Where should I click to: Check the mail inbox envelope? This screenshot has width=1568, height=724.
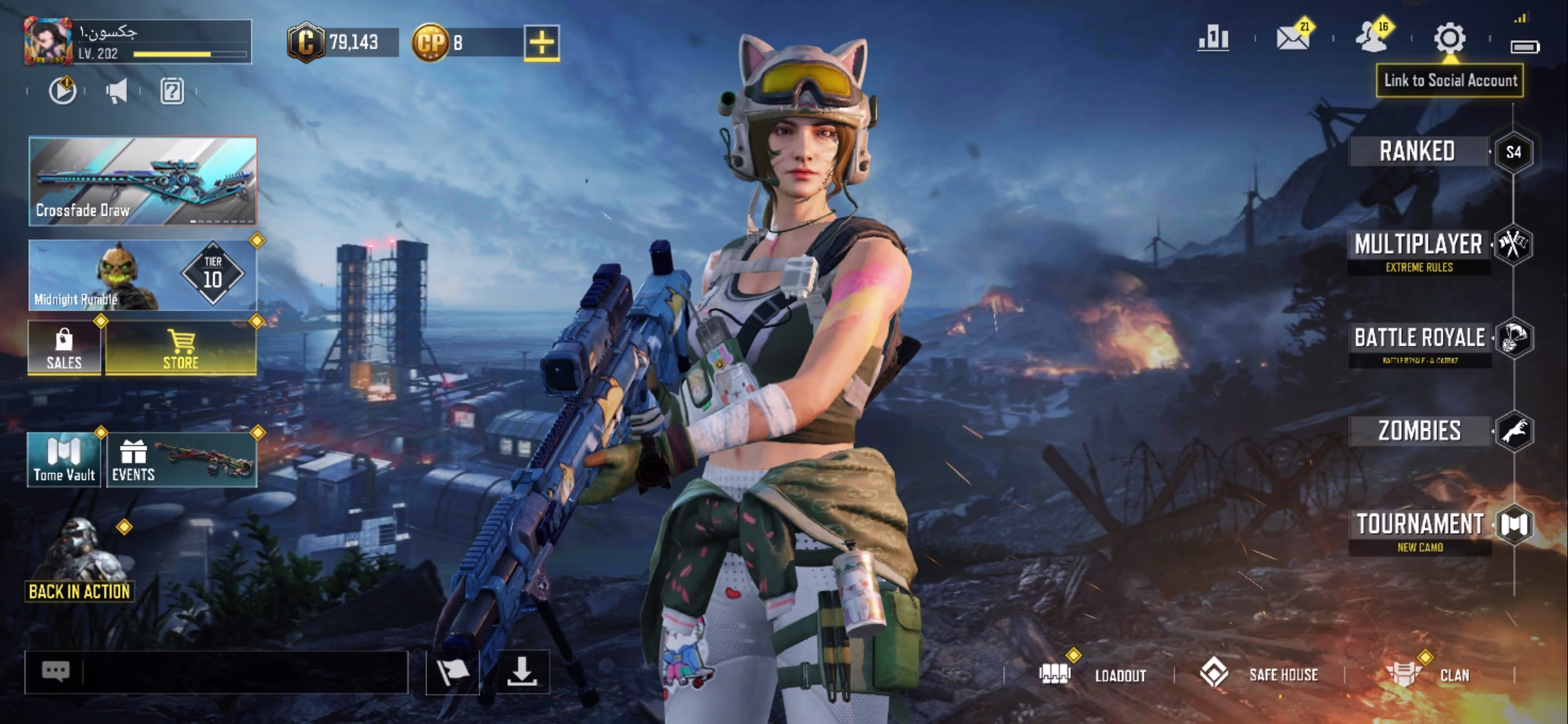point(1293,38)
